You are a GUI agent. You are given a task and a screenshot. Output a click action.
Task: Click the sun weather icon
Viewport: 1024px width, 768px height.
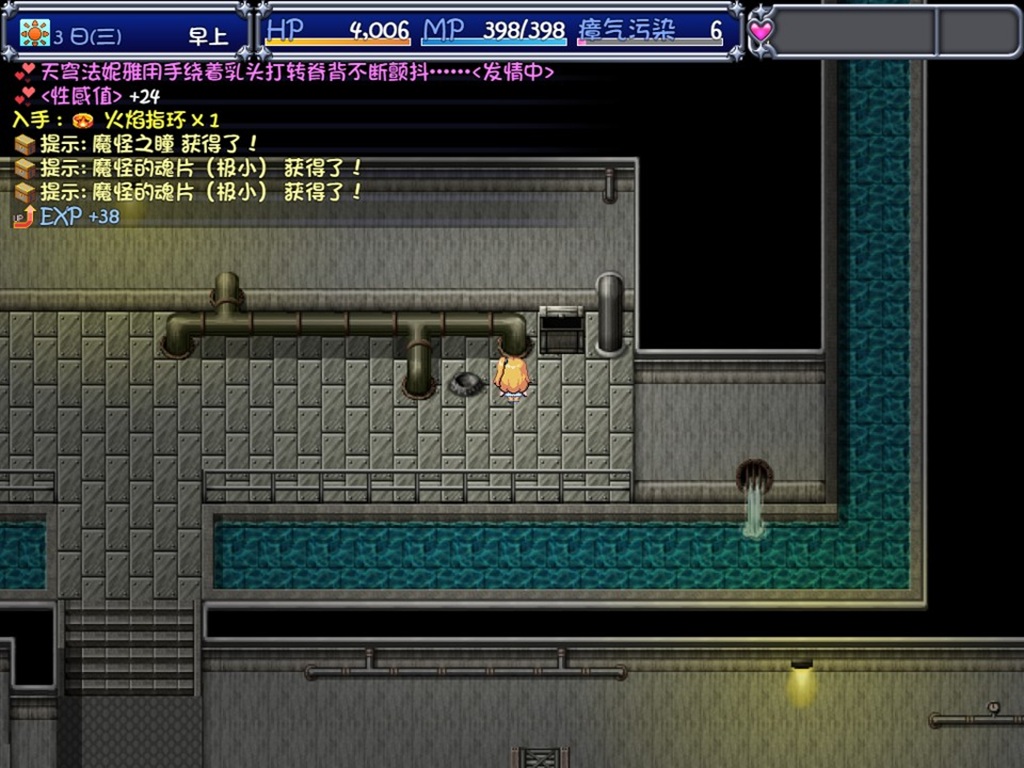click(x=34, y=33)
